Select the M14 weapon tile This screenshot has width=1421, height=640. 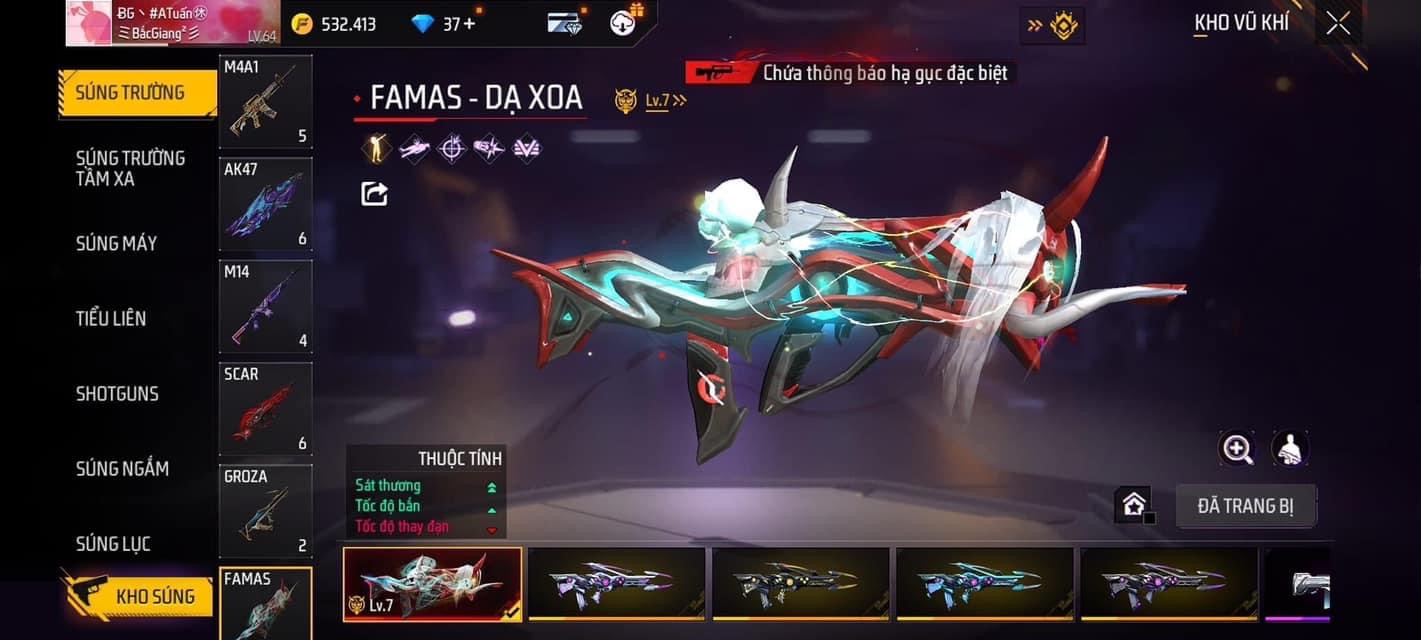point(265,306)
